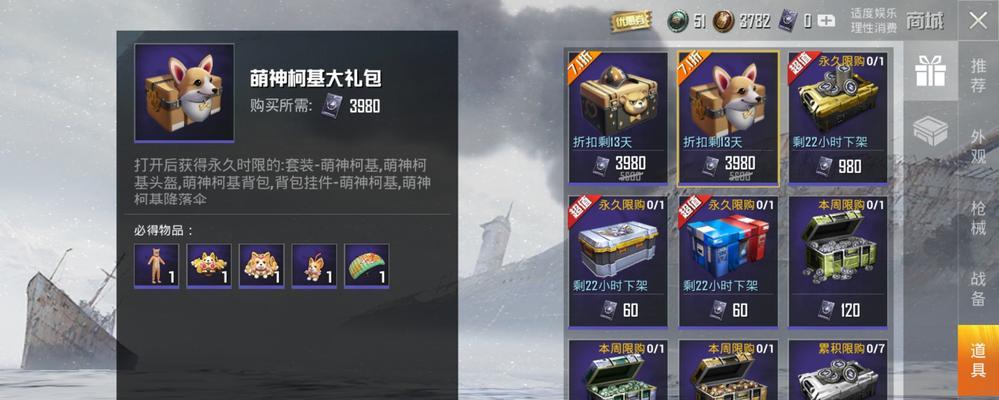Select the corgi gift pack in grid
Image resolution: width=999 pixels, height=400 pixels.
[728, 118]
